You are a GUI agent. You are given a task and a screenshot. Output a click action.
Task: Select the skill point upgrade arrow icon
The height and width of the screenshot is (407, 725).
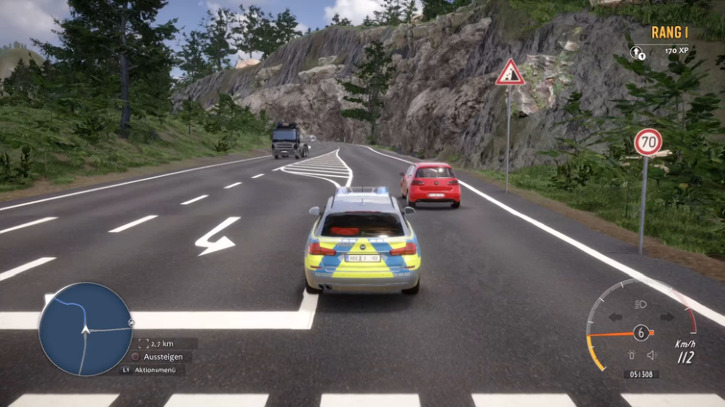[x=638, y=49]
